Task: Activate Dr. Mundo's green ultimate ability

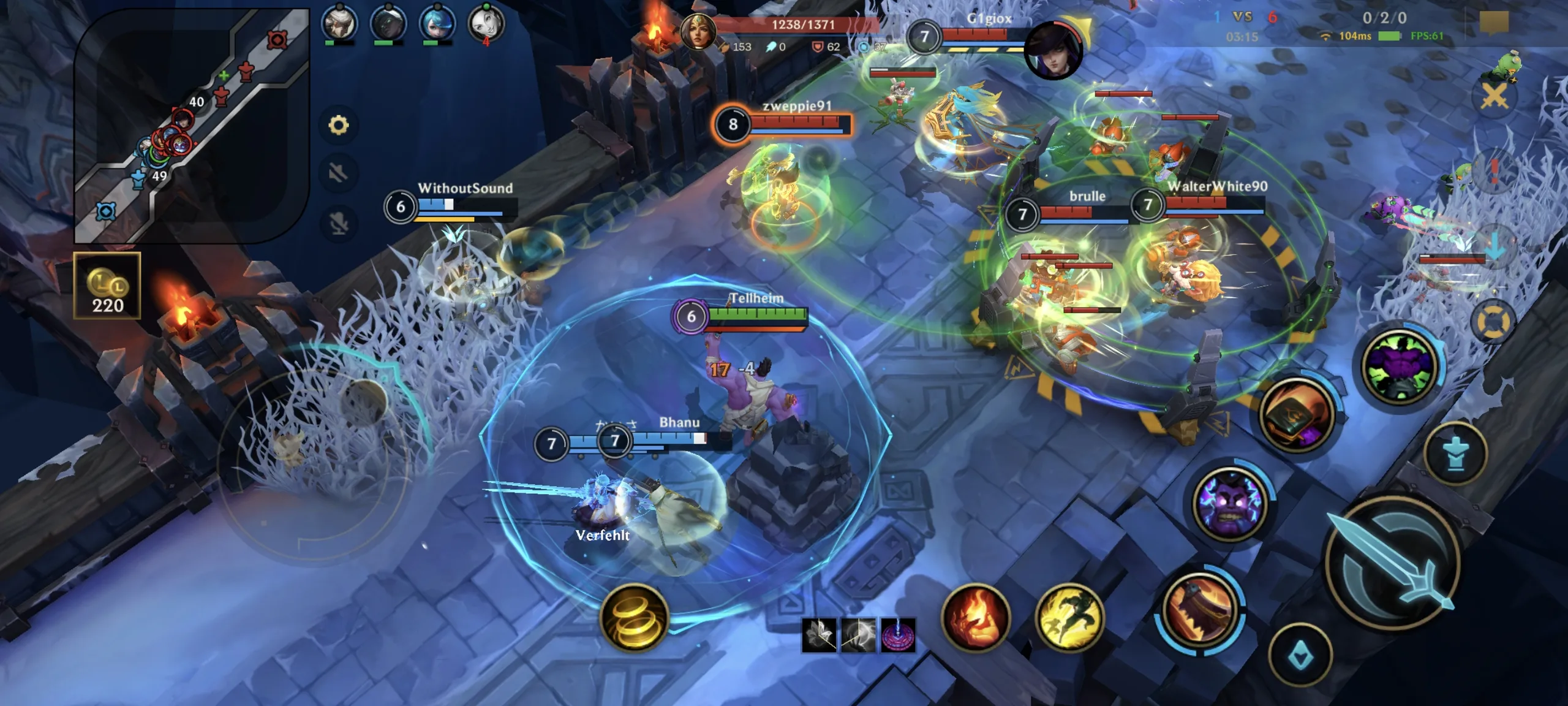Action: tap(1400, 366)
